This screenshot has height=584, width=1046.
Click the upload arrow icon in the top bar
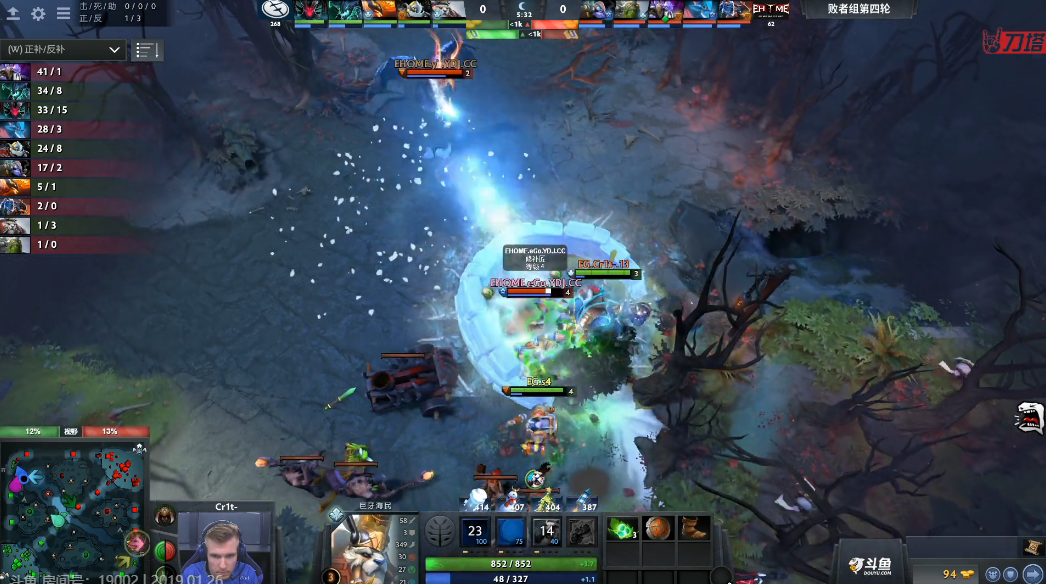14,14
